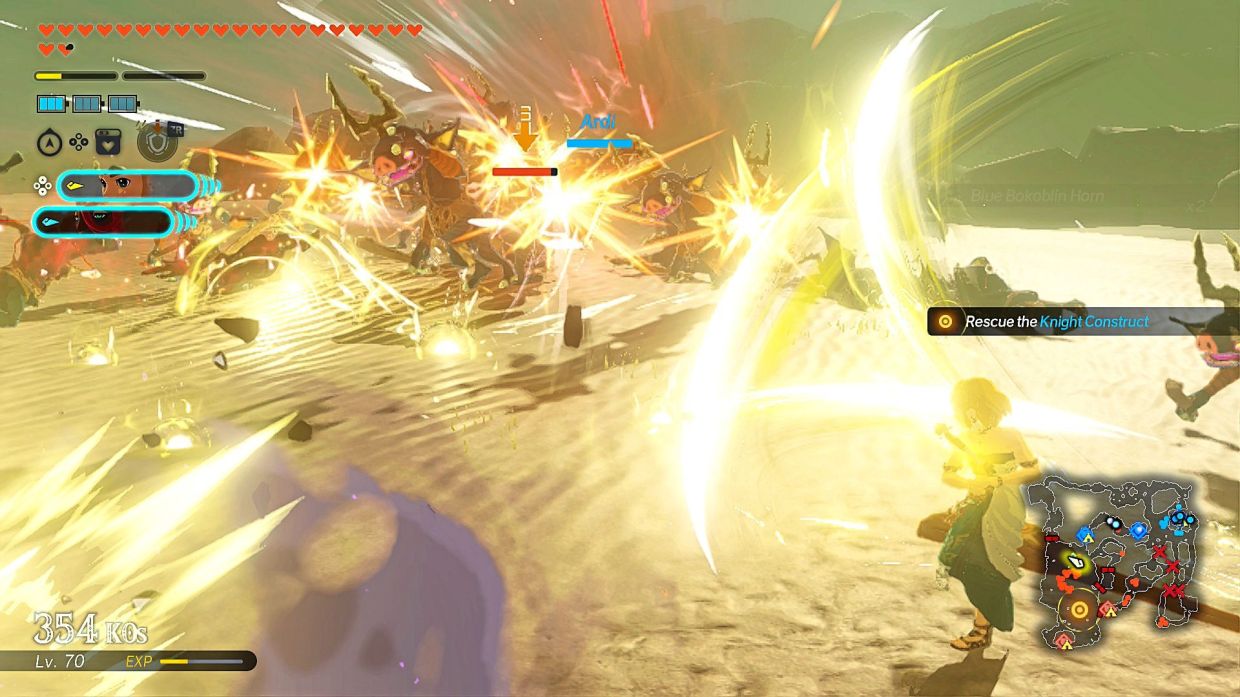Click the compass arrow icon

49,143
